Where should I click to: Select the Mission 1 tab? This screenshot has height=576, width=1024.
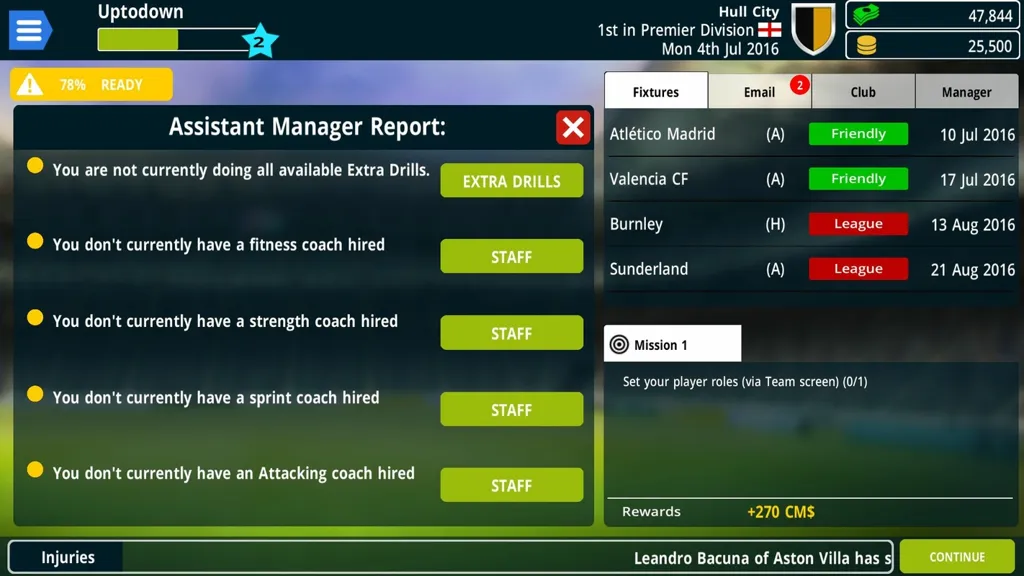pos(672,344)
